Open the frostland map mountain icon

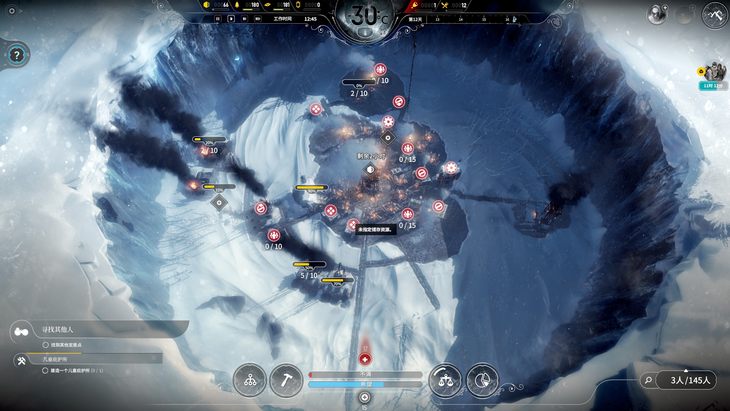[x=714, y=15]
